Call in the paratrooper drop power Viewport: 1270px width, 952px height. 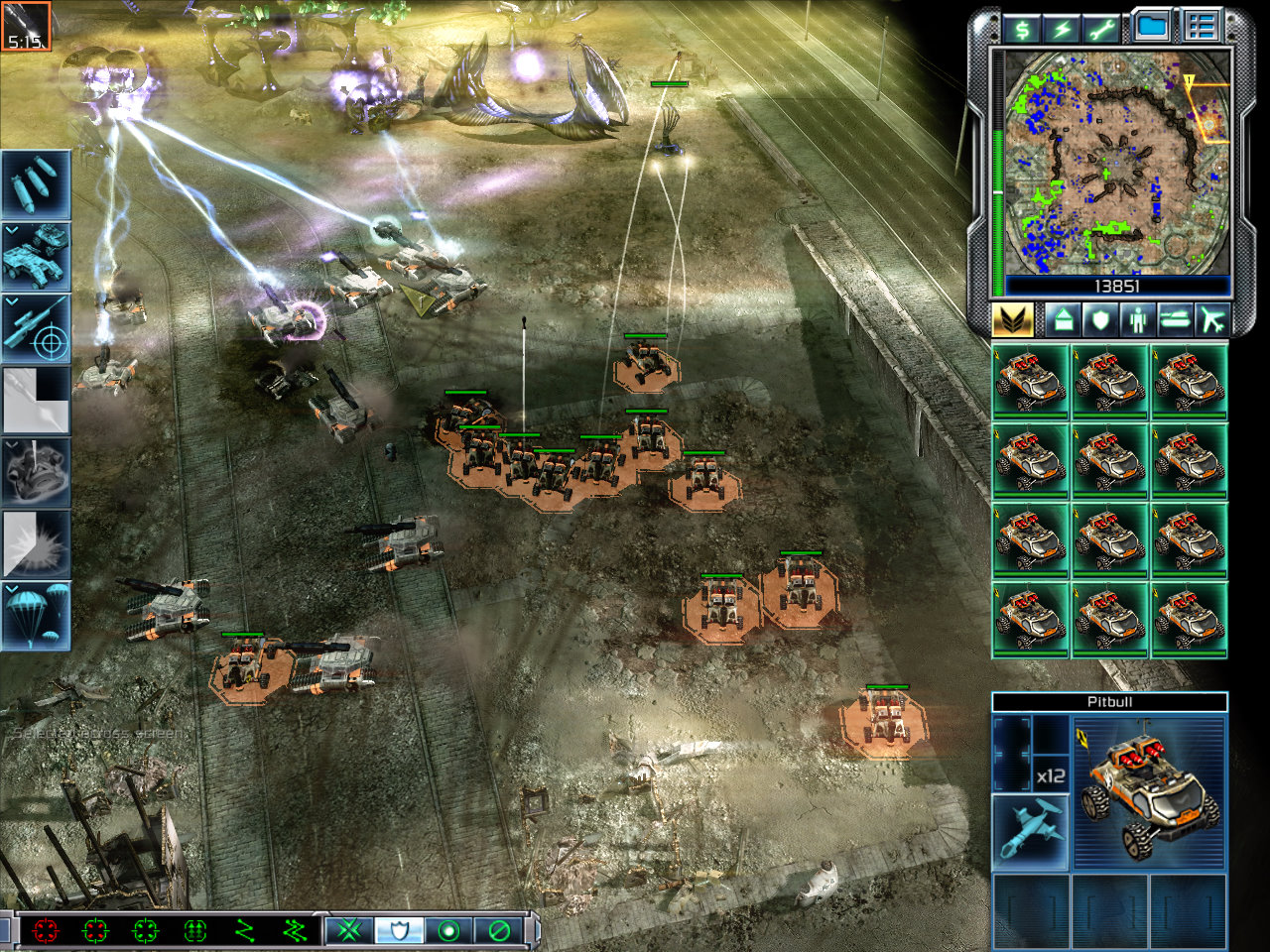[36, 616]
